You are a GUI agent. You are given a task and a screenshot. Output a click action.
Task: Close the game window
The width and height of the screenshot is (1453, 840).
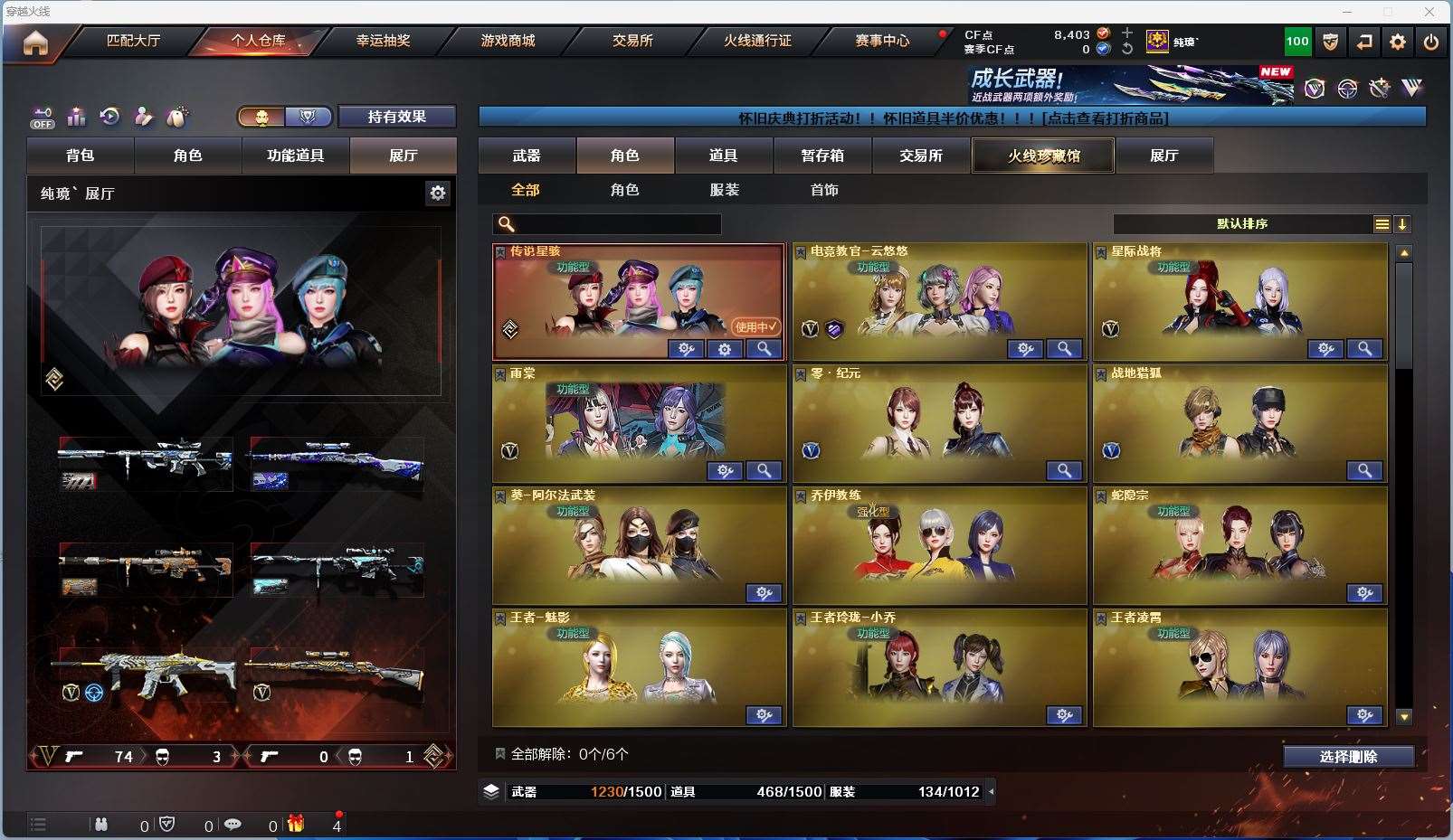coord(1429,12)
